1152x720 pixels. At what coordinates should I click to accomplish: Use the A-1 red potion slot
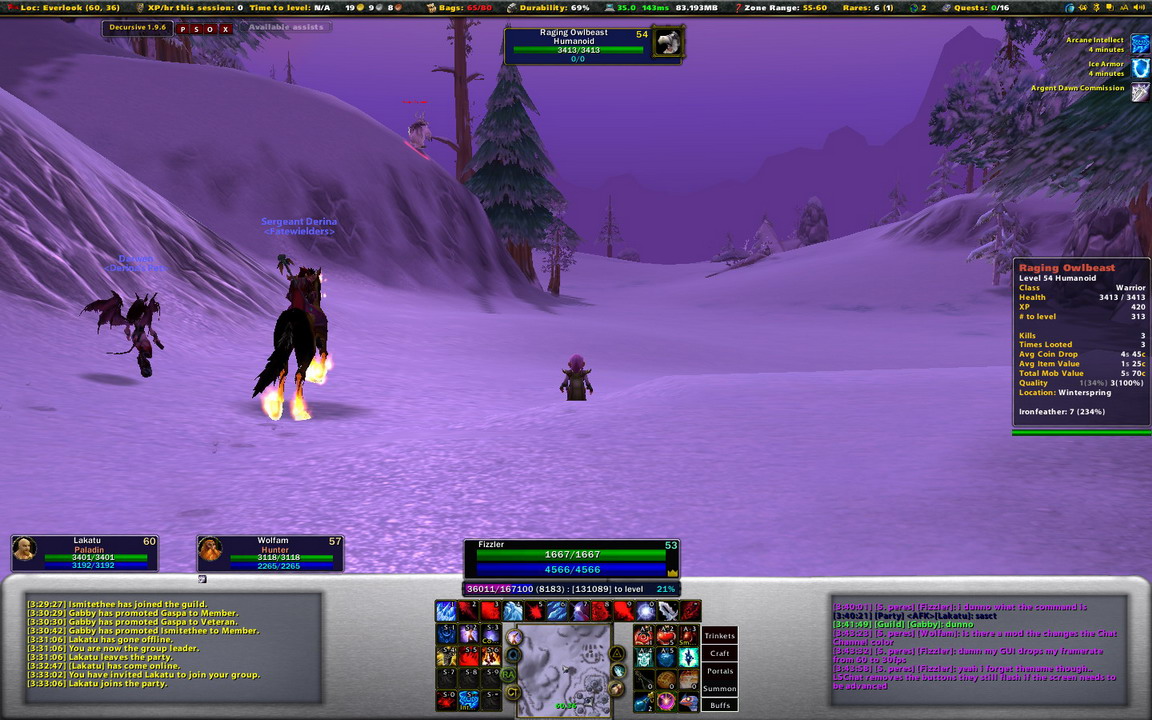tap(645, 635)
